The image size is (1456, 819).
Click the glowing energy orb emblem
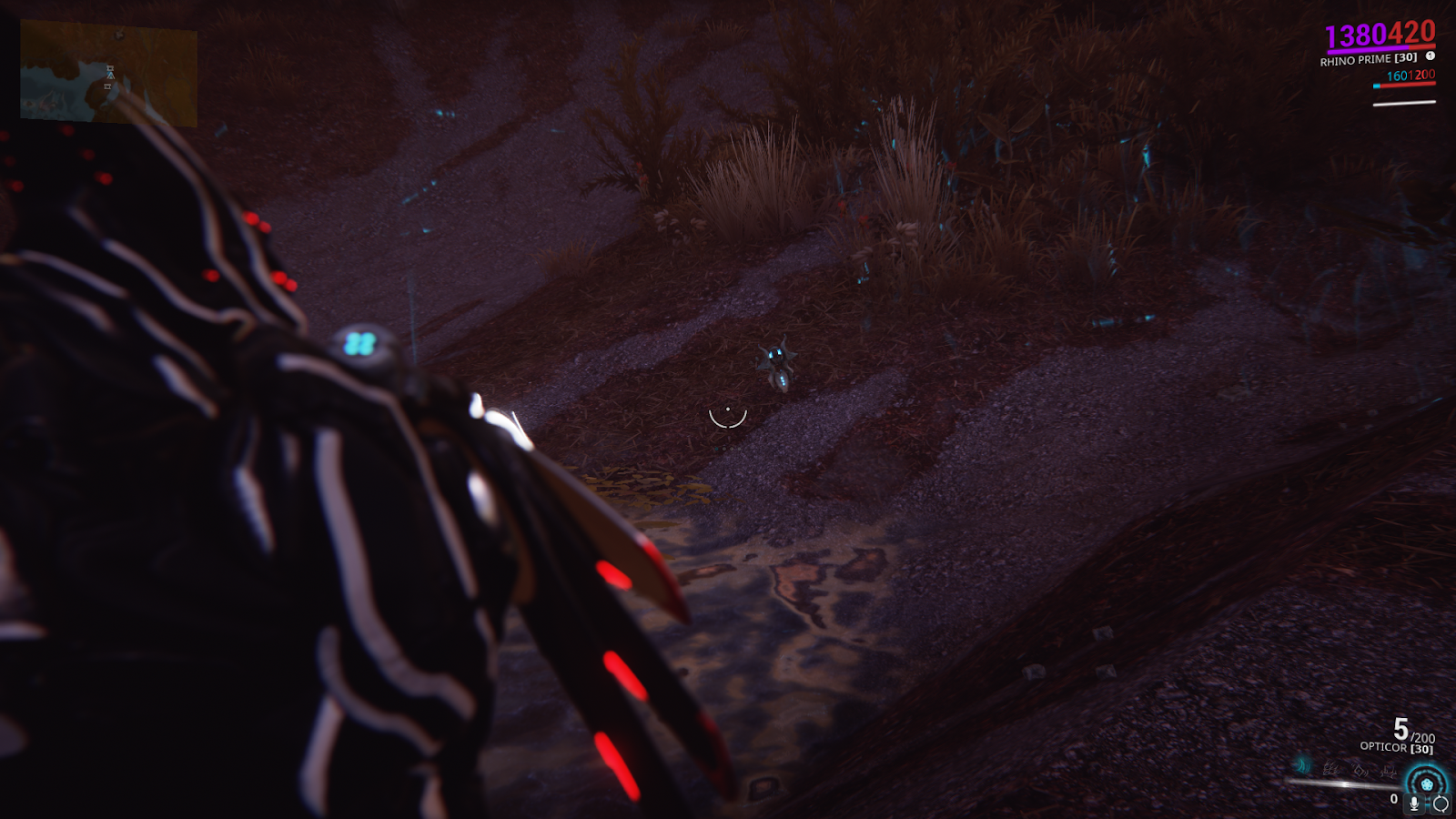point(1426,784)
